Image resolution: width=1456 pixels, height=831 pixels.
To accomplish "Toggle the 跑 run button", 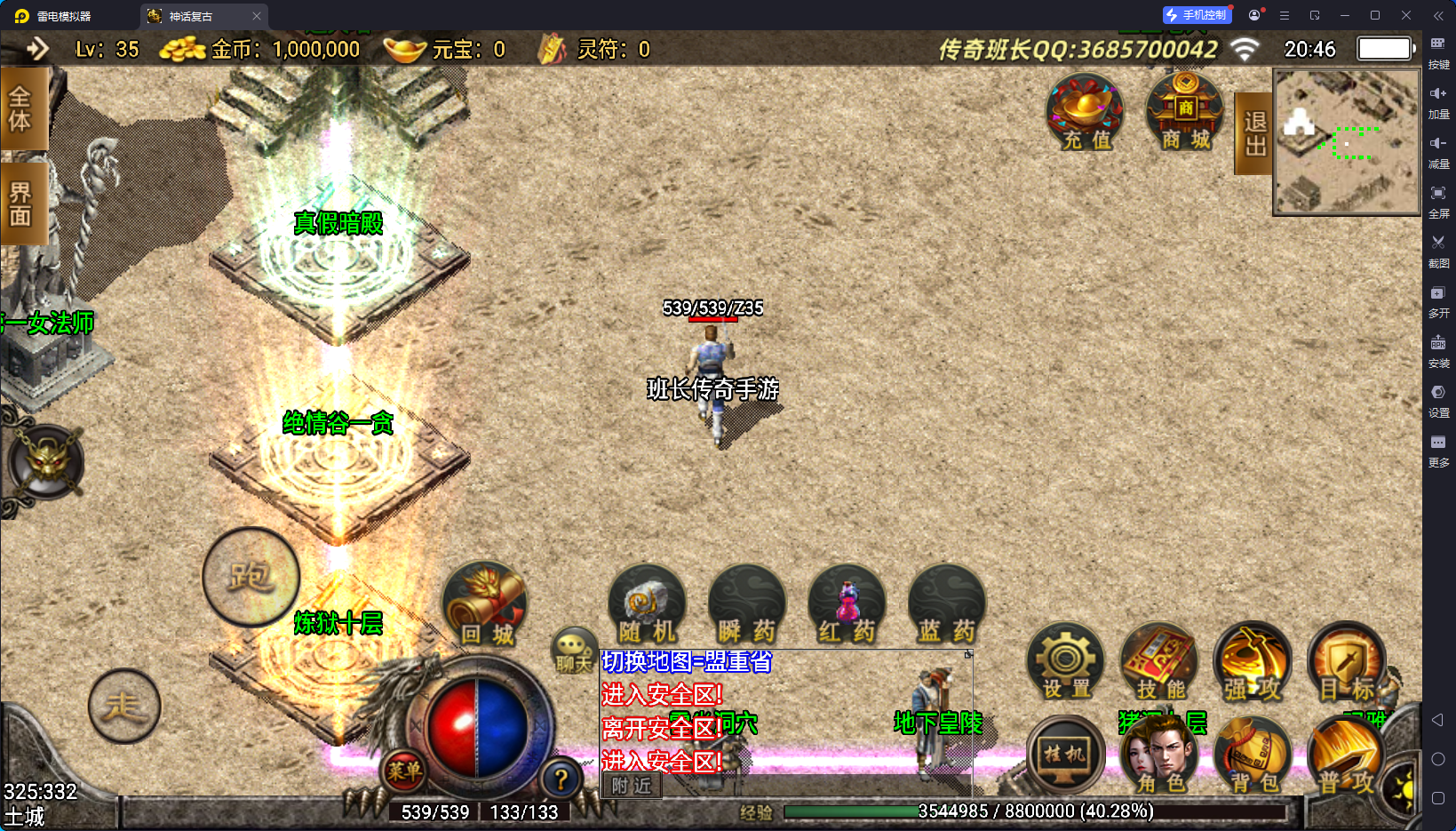I will click(x=251, y=577).
